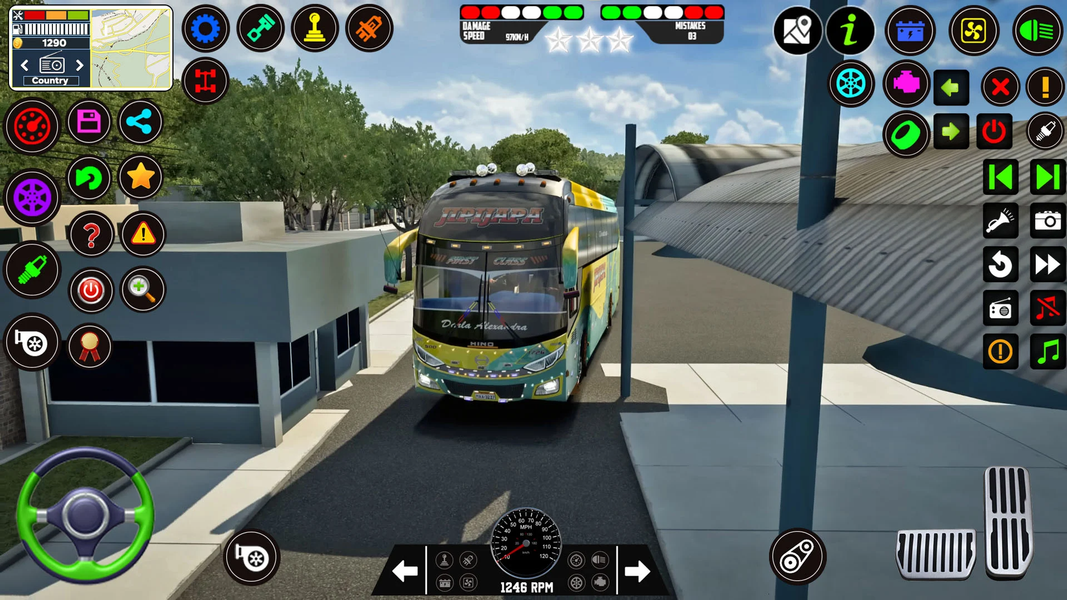Toggle the headlights icon

pos(1038,30)
